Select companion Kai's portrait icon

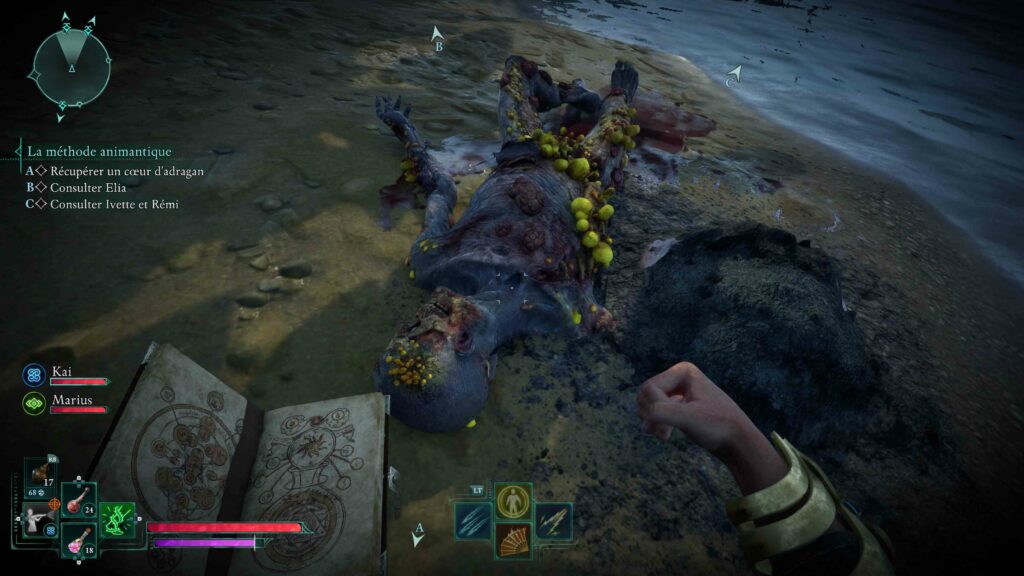coord(33,374)
